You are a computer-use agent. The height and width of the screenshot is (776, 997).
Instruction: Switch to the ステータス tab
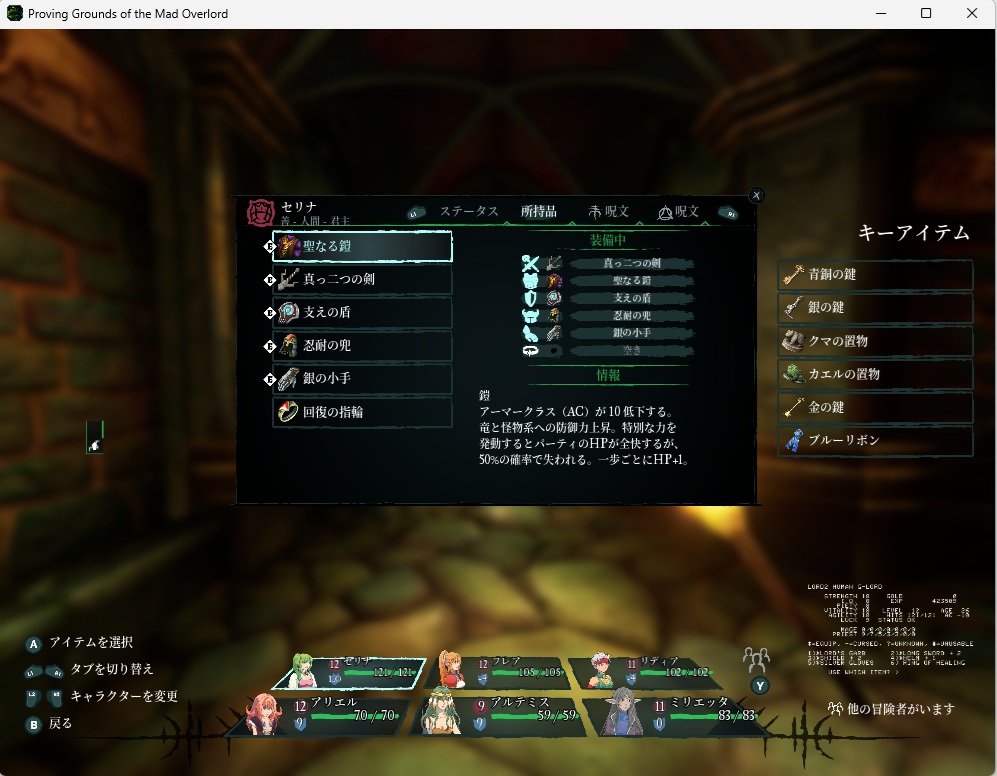pyautogui.click(x=469, y=212)
